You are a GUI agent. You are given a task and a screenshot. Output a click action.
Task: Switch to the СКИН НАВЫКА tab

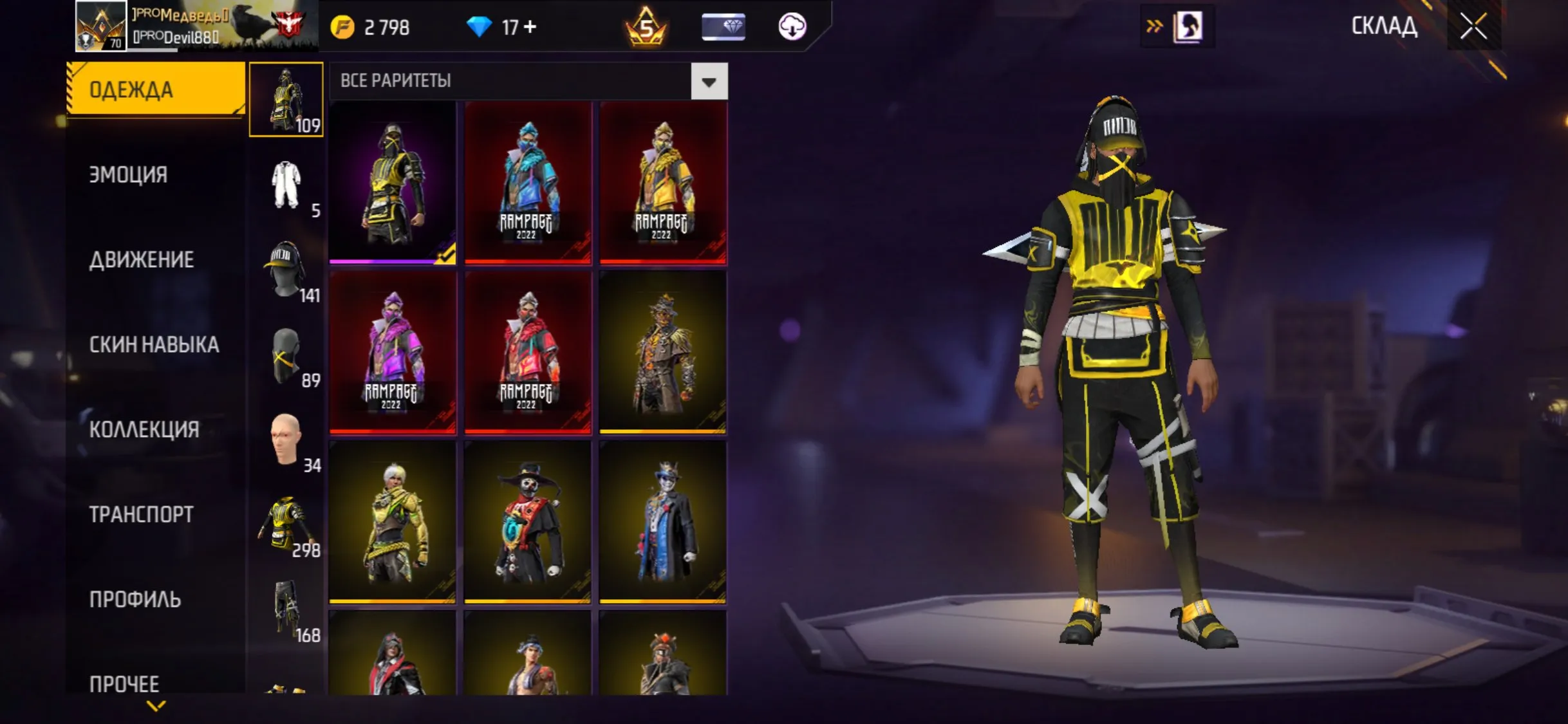(x=154, y=344)
